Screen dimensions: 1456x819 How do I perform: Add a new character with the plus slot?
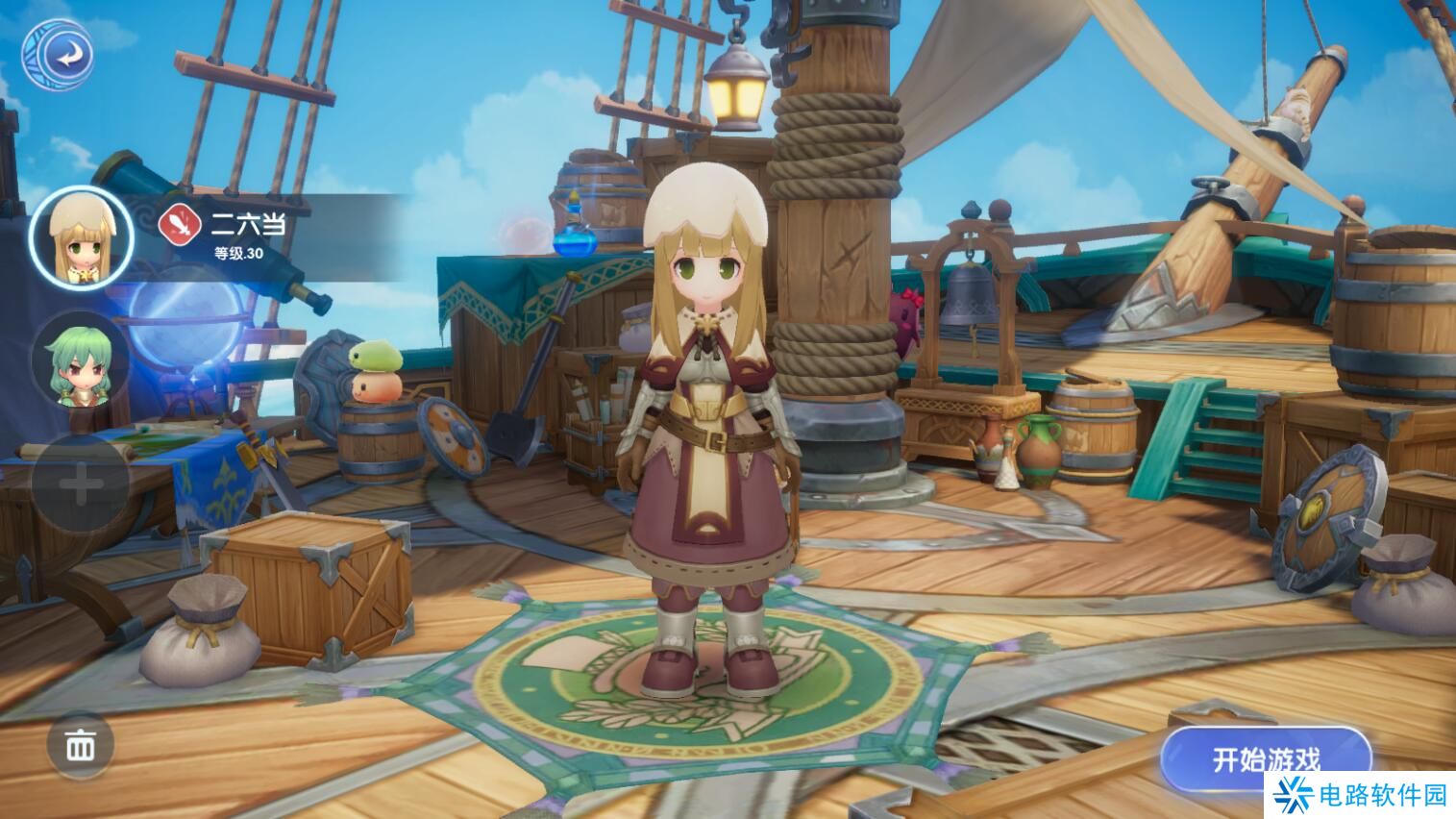click(81, 483)
